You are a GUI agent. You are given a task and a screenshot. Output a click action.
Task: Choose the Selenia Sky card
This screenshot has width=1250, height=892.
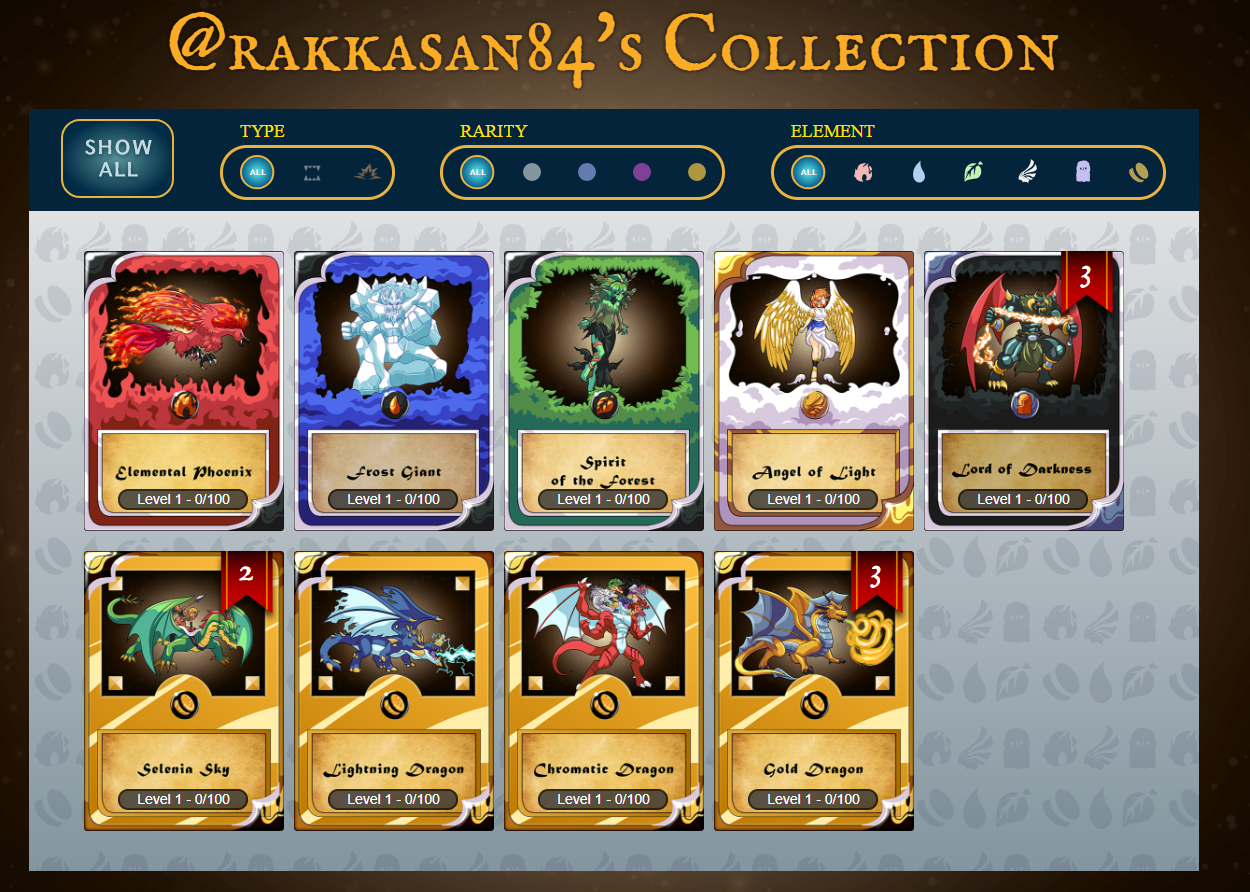click(184, 690)
